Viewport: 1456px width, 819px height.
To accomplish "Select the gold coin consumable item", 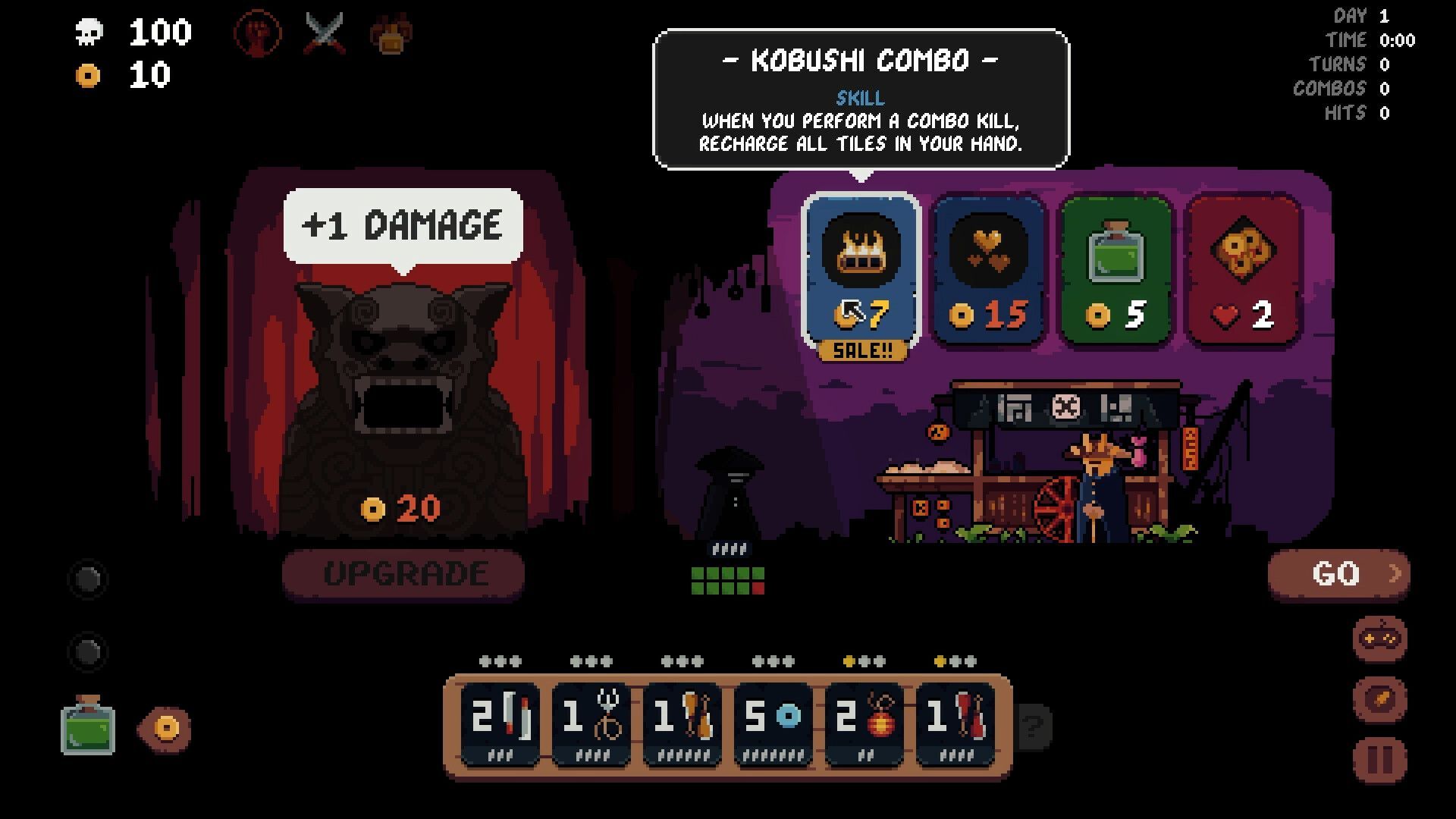I will (165, 729).
